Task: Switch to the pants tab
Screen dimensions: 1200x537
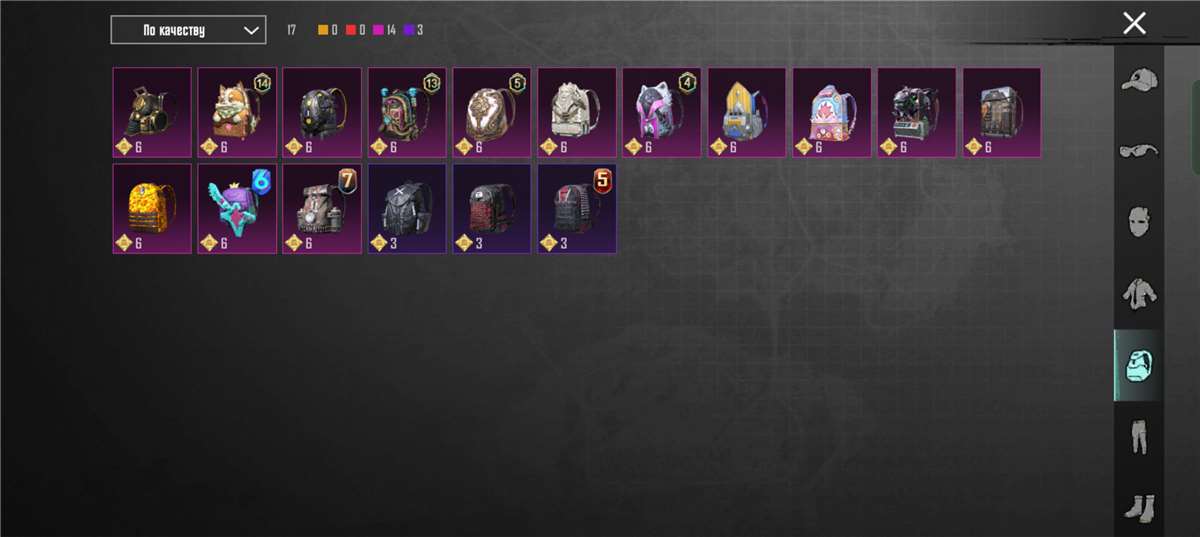Action: [x=1138, y=437]
